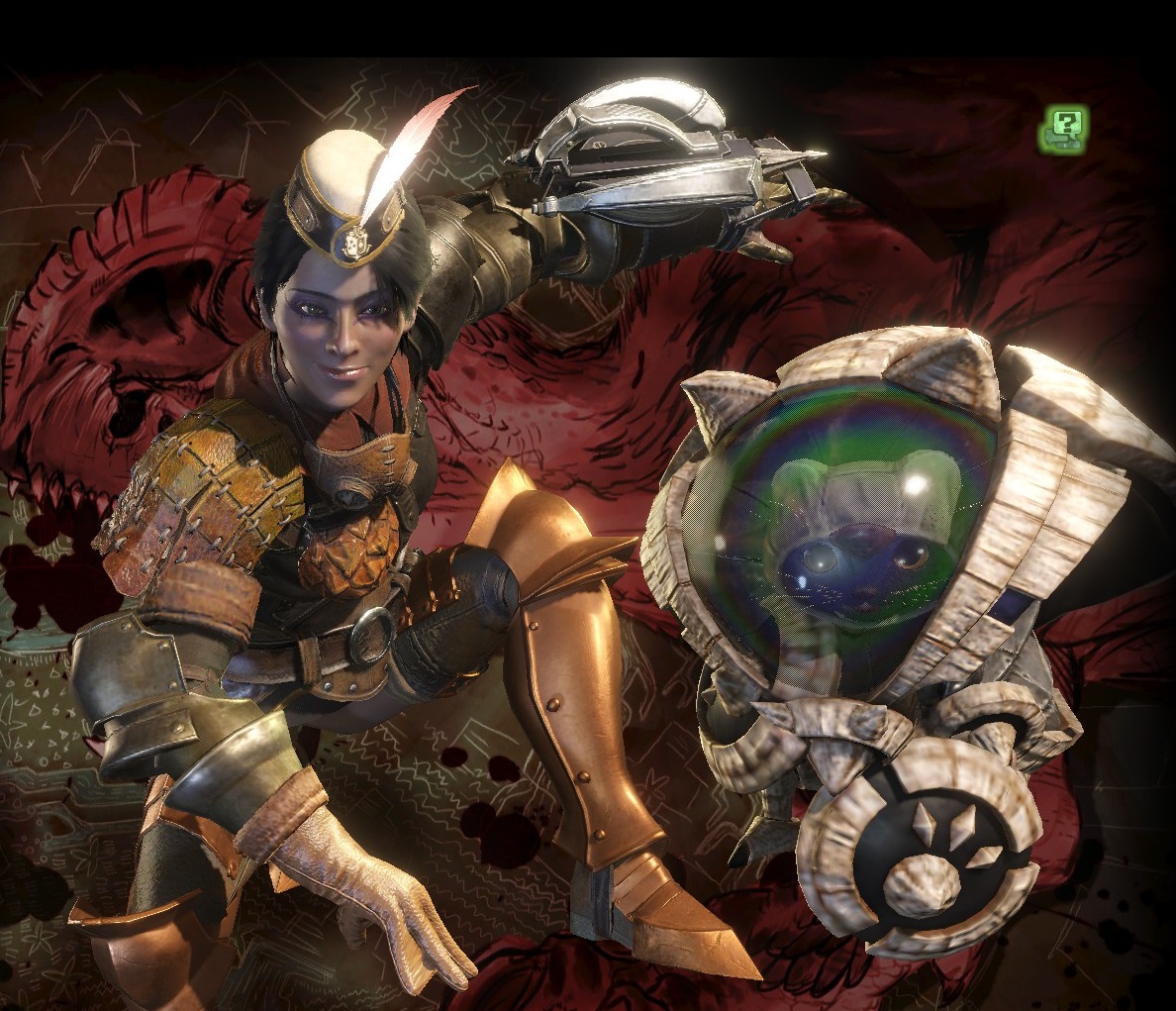Click the green question mark speech bubble icon
Image resolution: width=1176 pixels, height=1011 pixels.
click(1064, 129)
